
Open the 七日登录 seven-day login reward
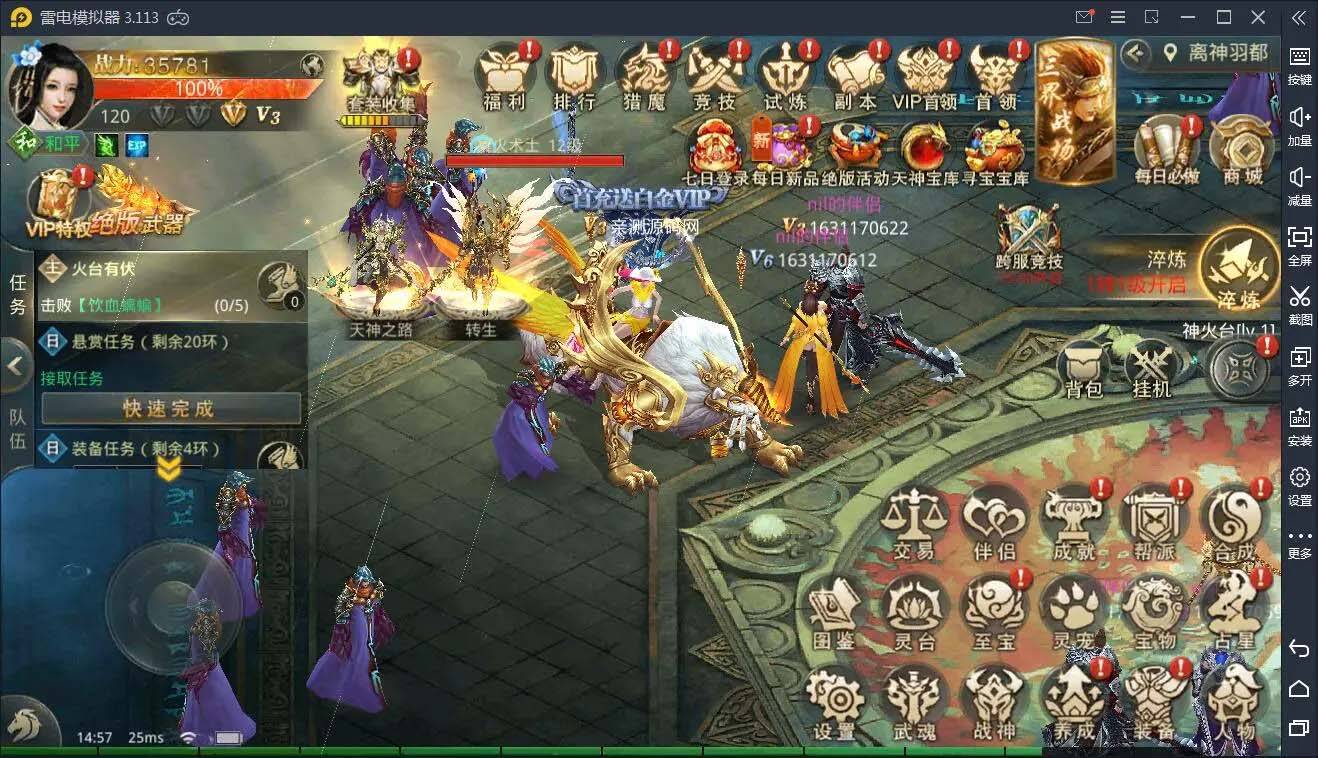coord(714,152)
